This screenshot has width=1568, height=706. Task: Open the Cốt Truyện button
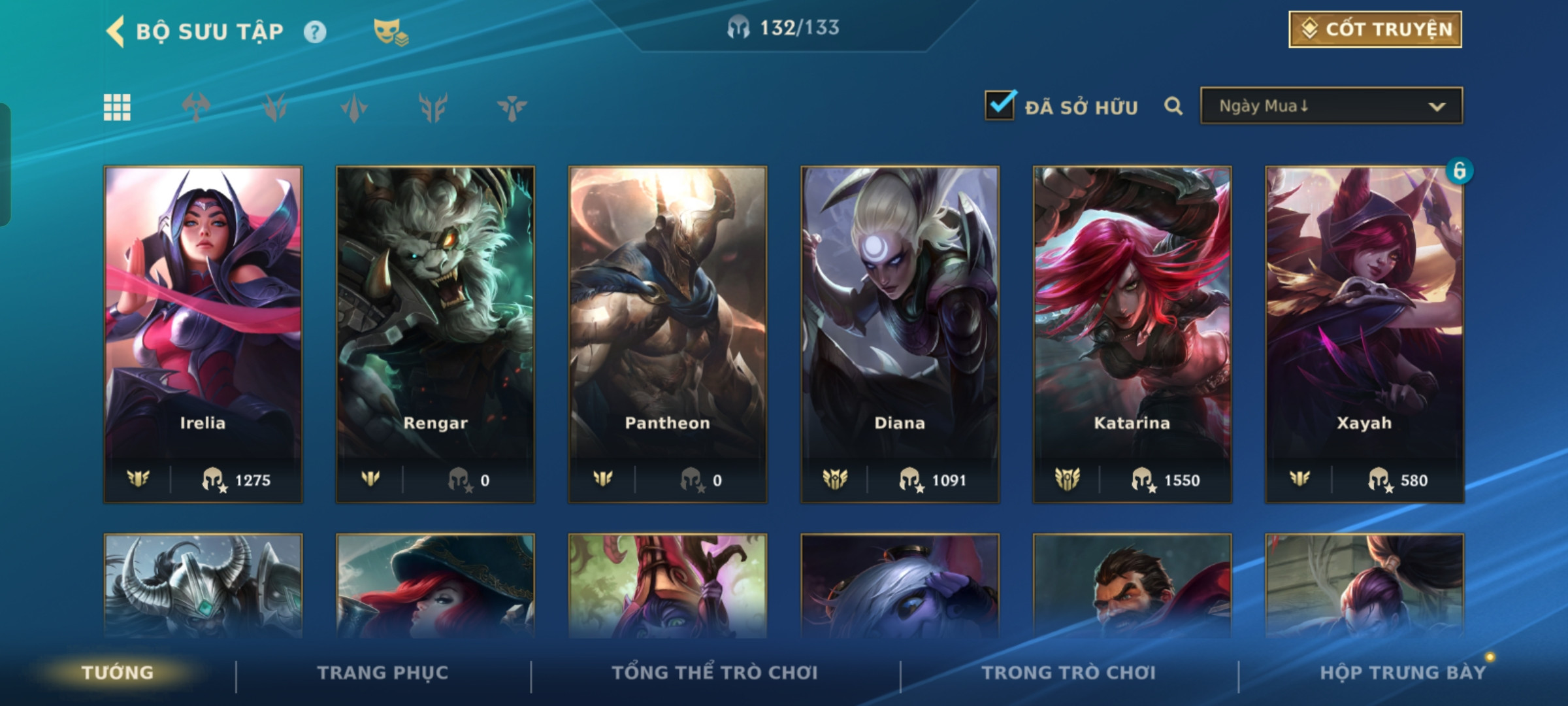[x=1375, y=29]
